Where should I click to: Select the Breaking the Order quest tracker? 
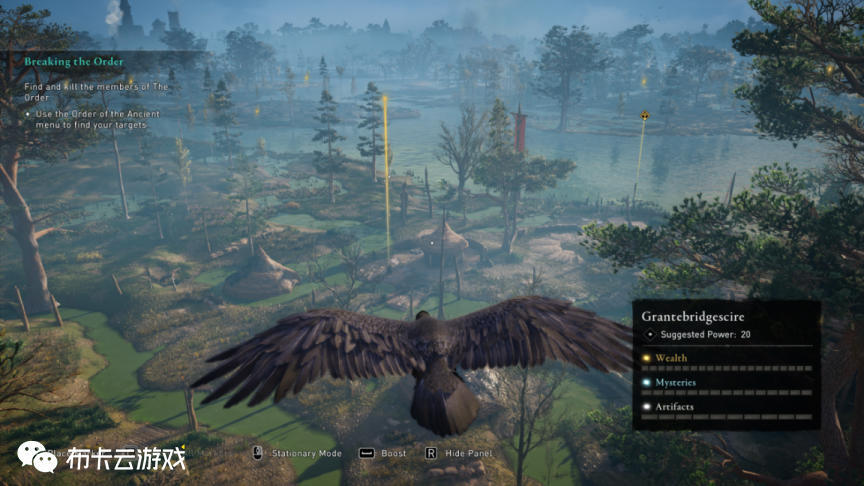[75, 62]
